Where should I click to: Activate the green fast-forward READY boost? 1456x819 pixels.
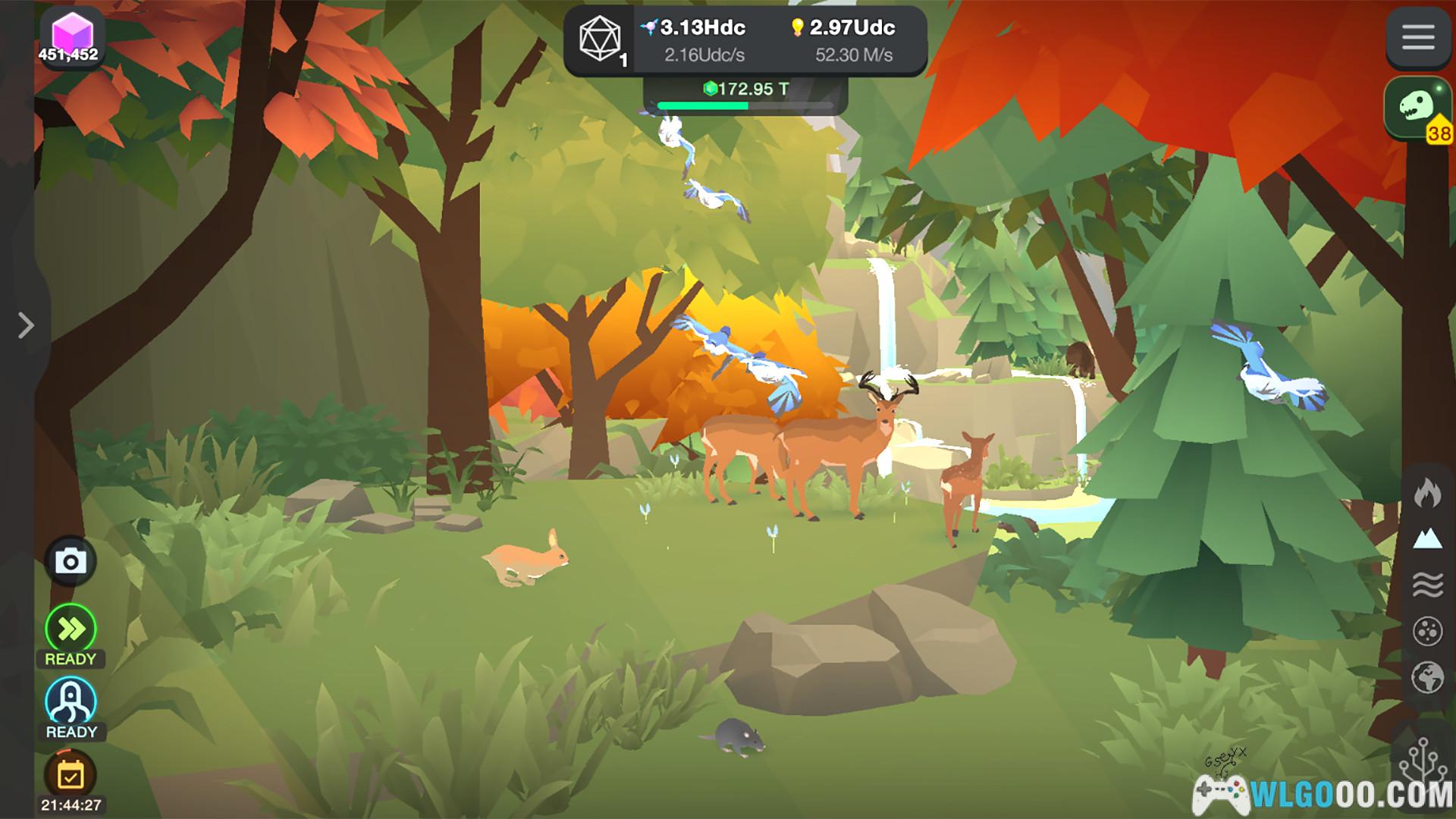(71, 629)
